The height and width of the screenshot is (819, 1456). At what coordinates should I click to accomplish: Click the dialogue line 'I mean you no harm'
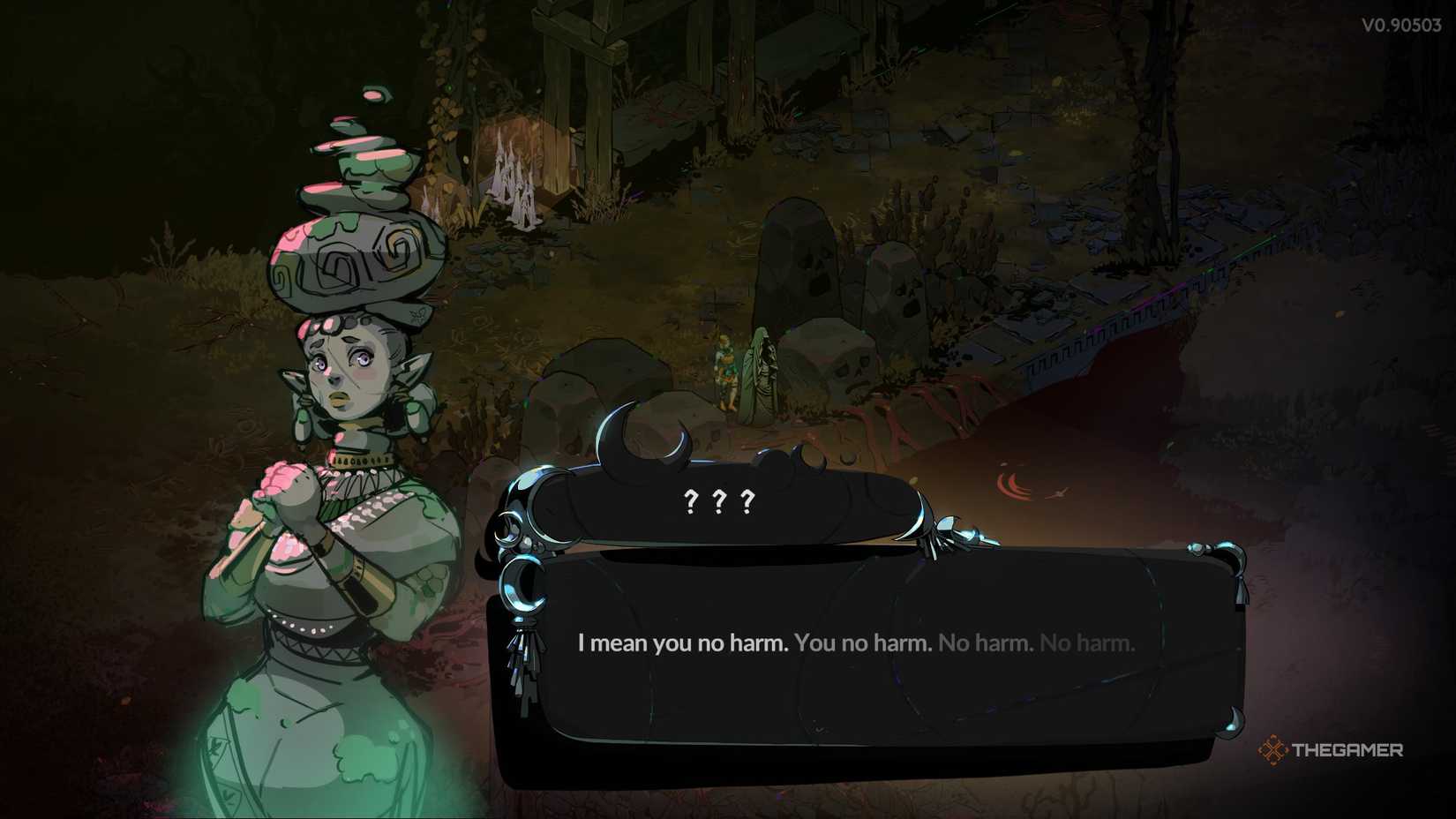(679, 644)
